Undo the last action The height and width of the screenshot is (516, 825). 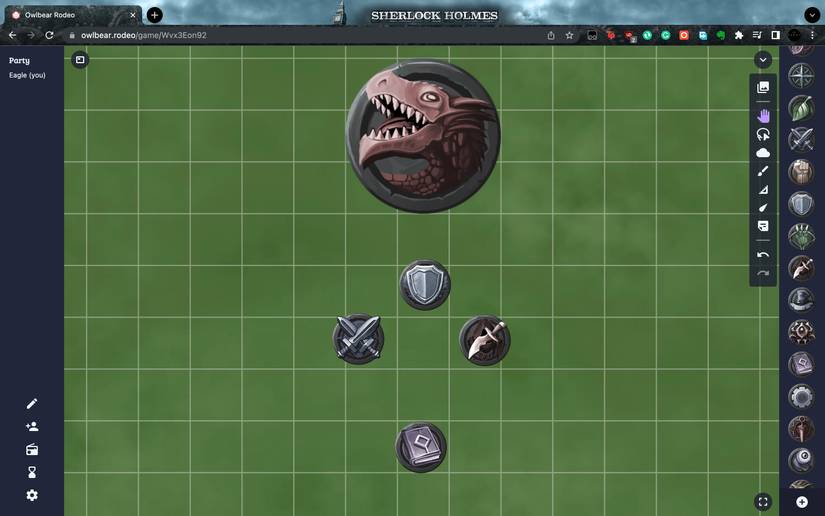click(x=763, y=255)
